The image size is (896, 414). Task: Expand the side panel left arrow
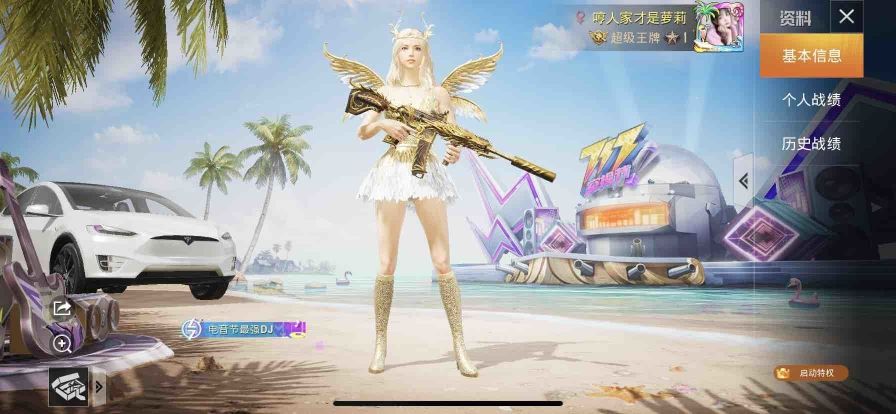point(743,180)
